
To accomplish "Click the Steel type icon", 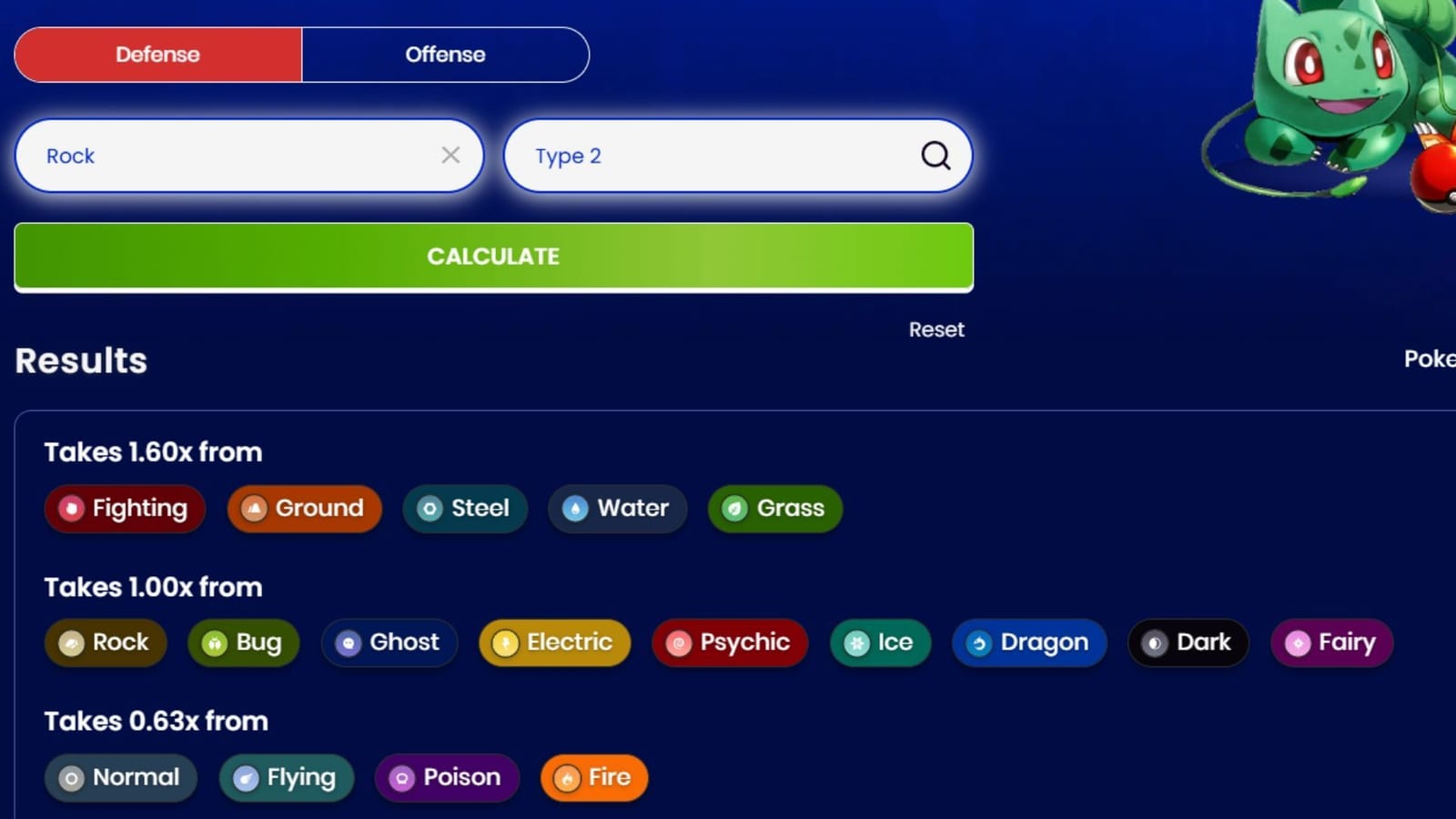I will pyautogui.click(x=428, y=509).
